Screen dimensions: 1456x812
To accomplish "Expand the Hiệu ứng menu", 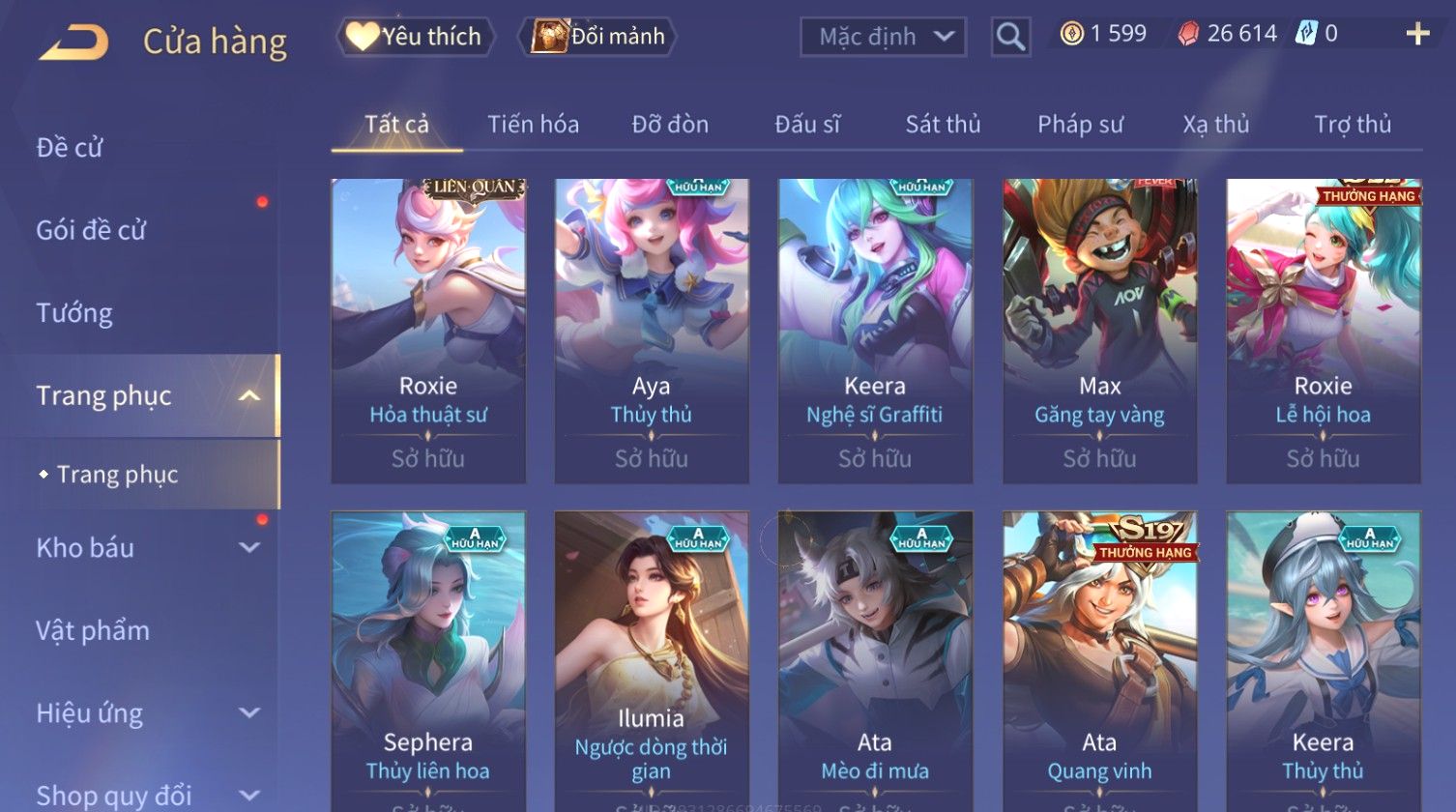I will 145,713.
